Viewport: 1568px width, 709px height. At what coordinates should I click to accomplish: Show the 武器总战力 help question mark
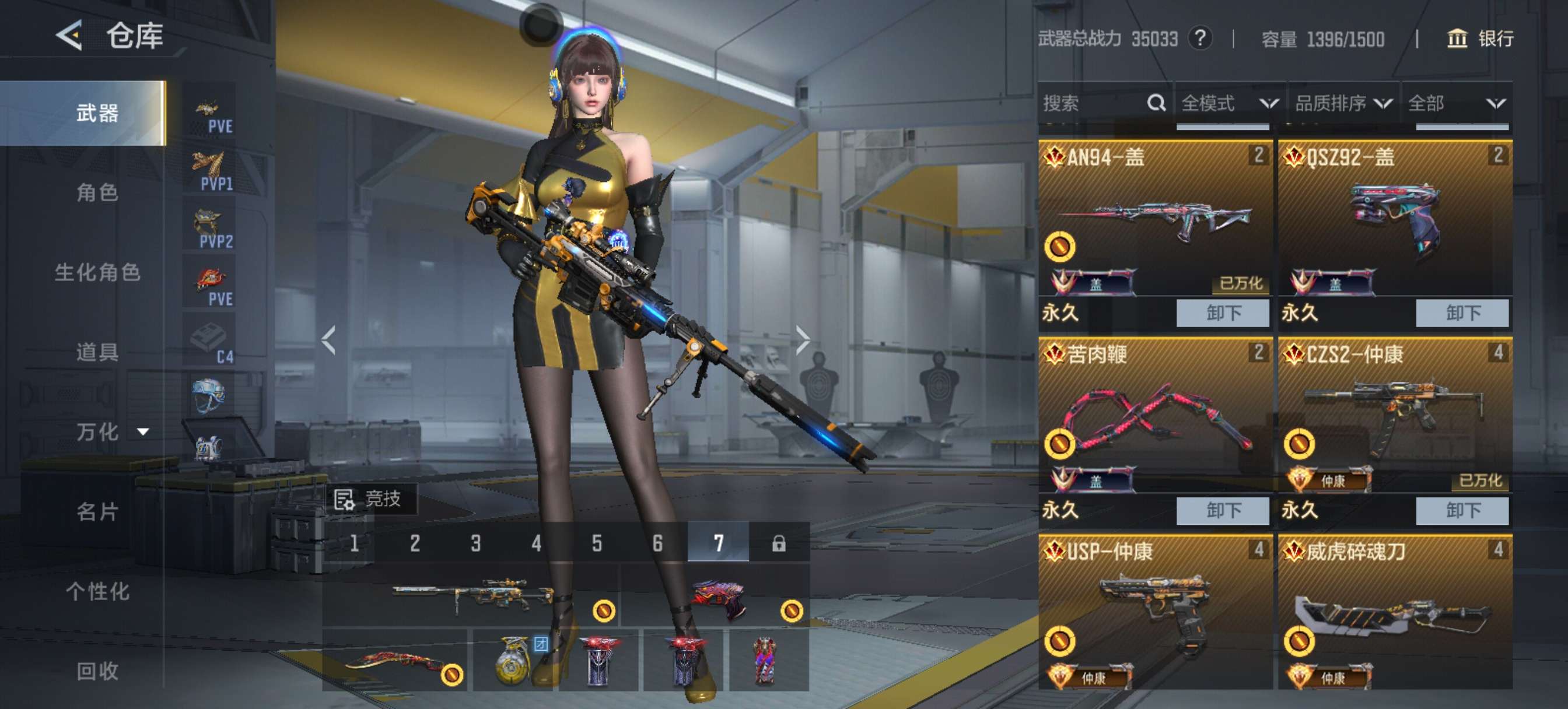coord(1200,39)
